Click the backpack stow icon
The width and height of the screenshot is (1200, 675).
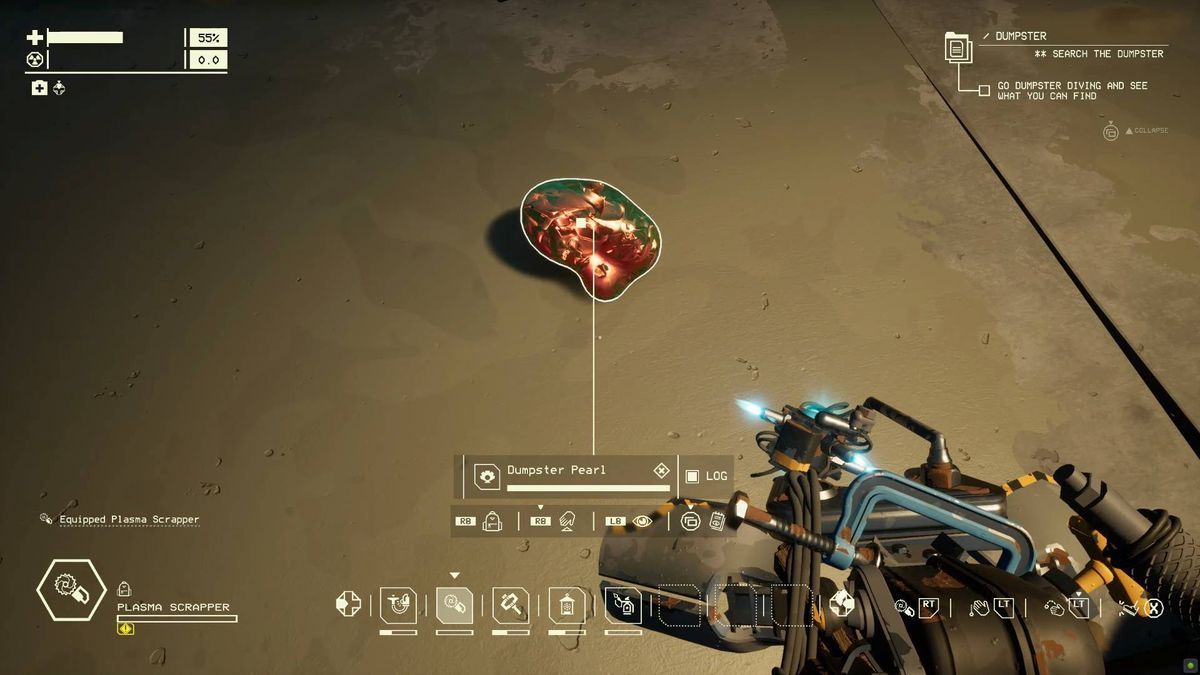(x=492, y=521)
